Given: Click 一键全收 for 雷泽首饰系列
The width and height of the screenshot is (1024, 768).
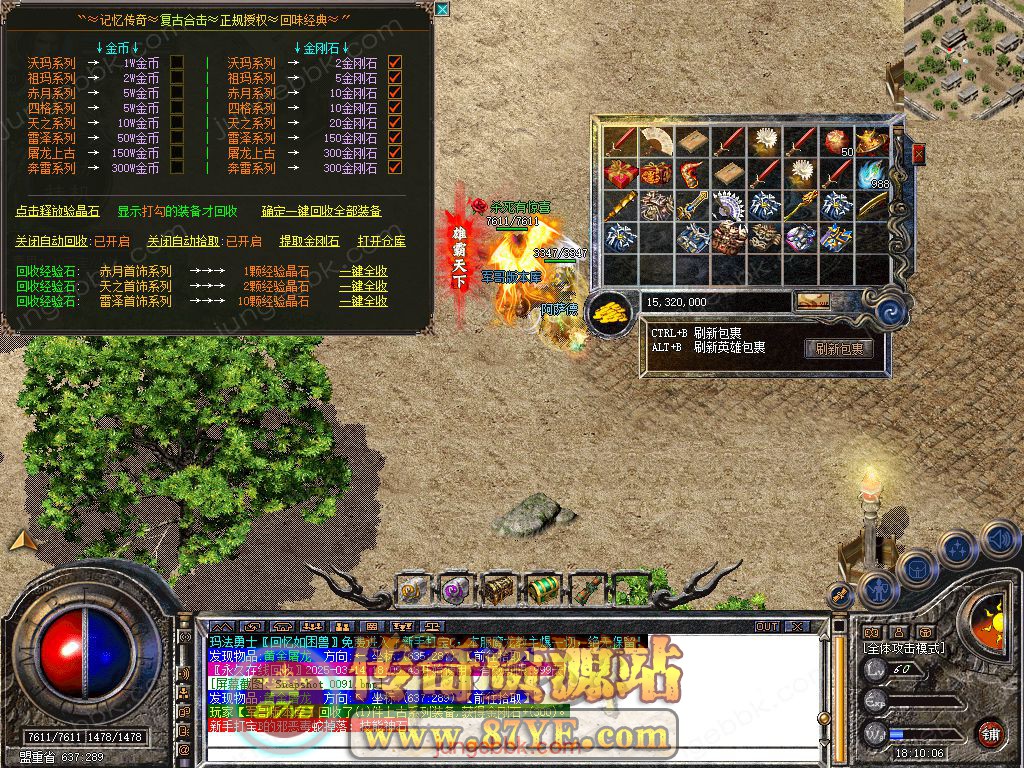Looking at the screenshot, I should [x=363, y=301].
